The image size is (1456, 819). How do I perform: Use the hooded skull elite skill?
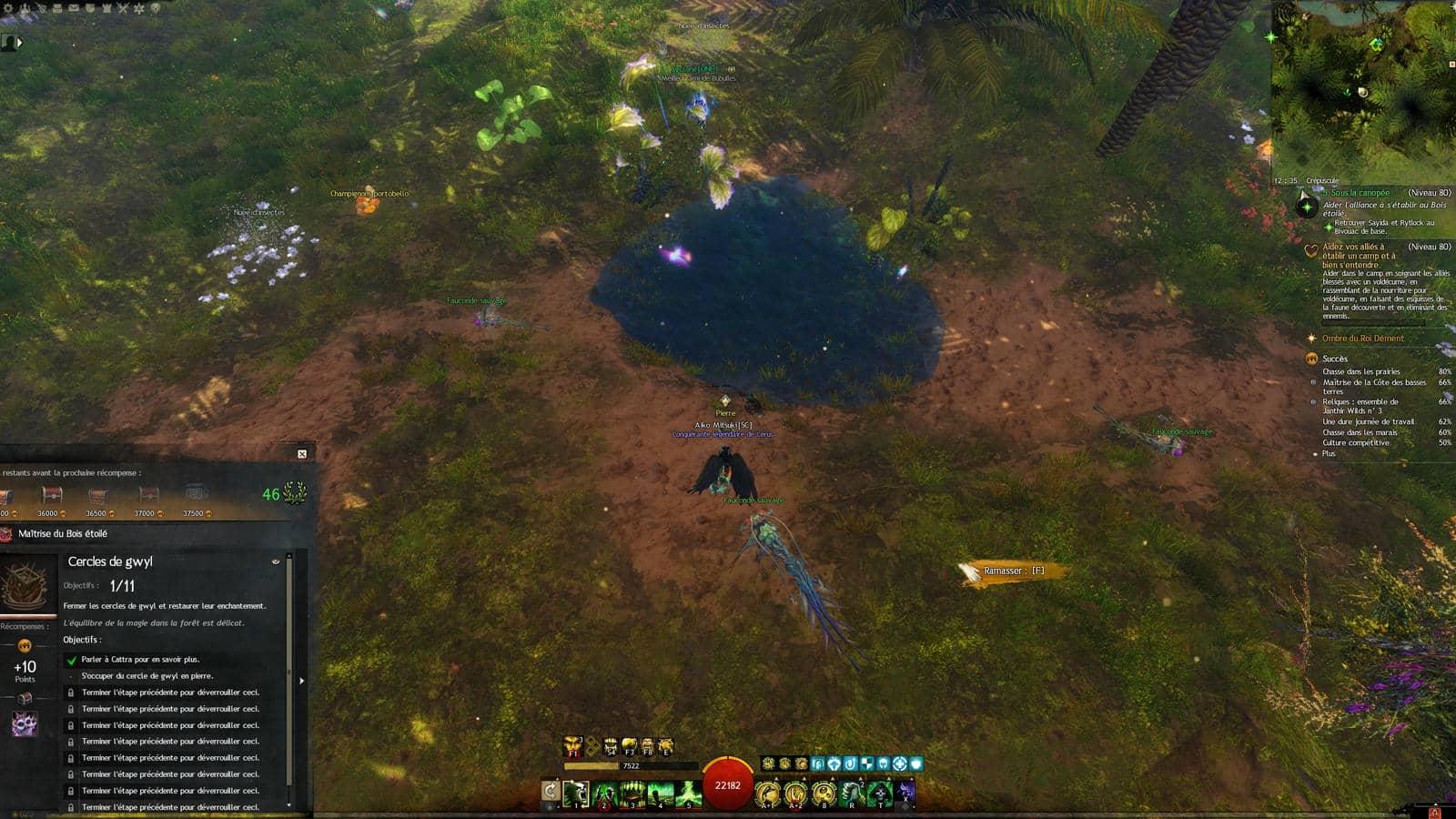click(x=879, y=794)
